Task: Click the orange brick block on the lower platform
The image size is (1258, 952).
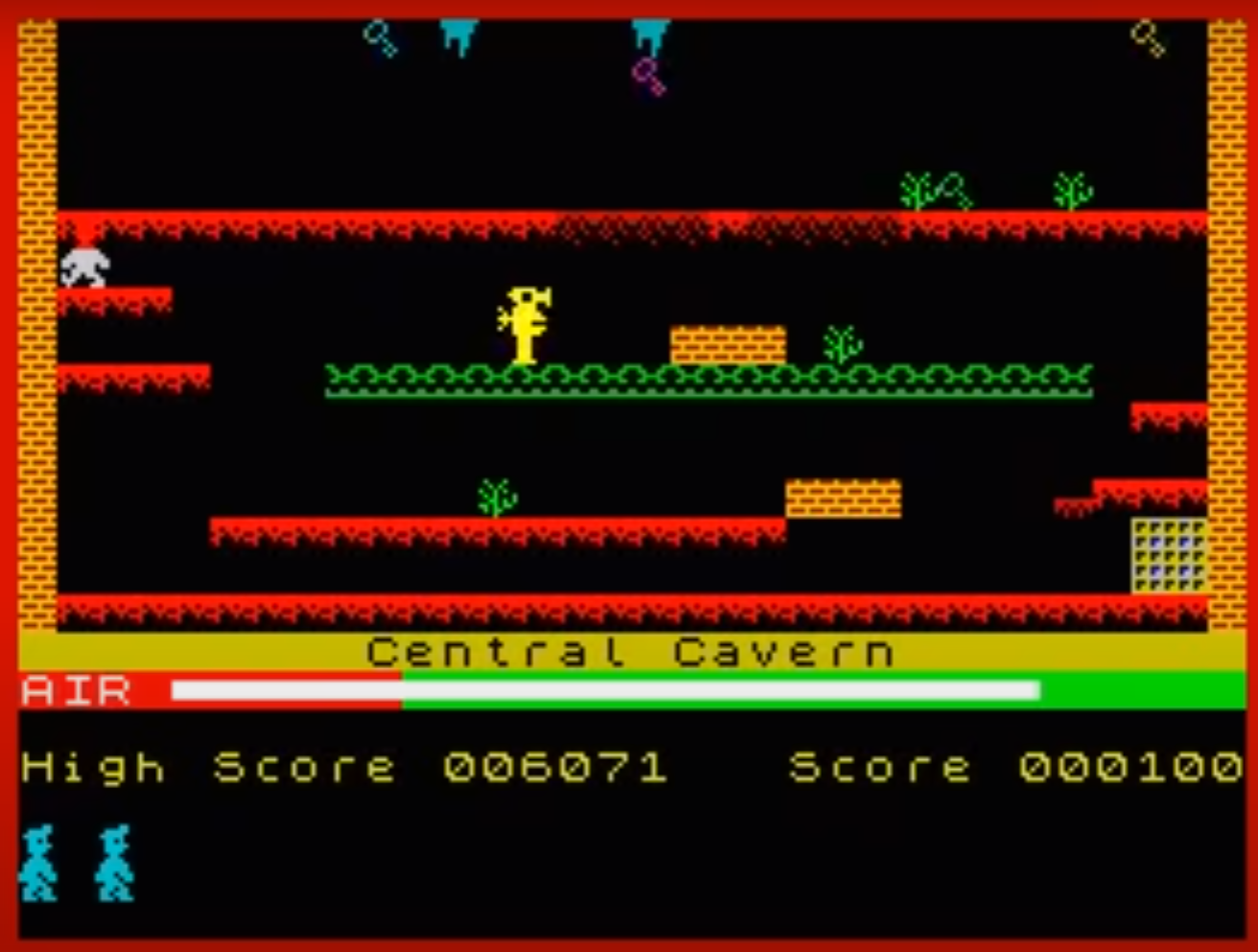Action: click(844, 499)
